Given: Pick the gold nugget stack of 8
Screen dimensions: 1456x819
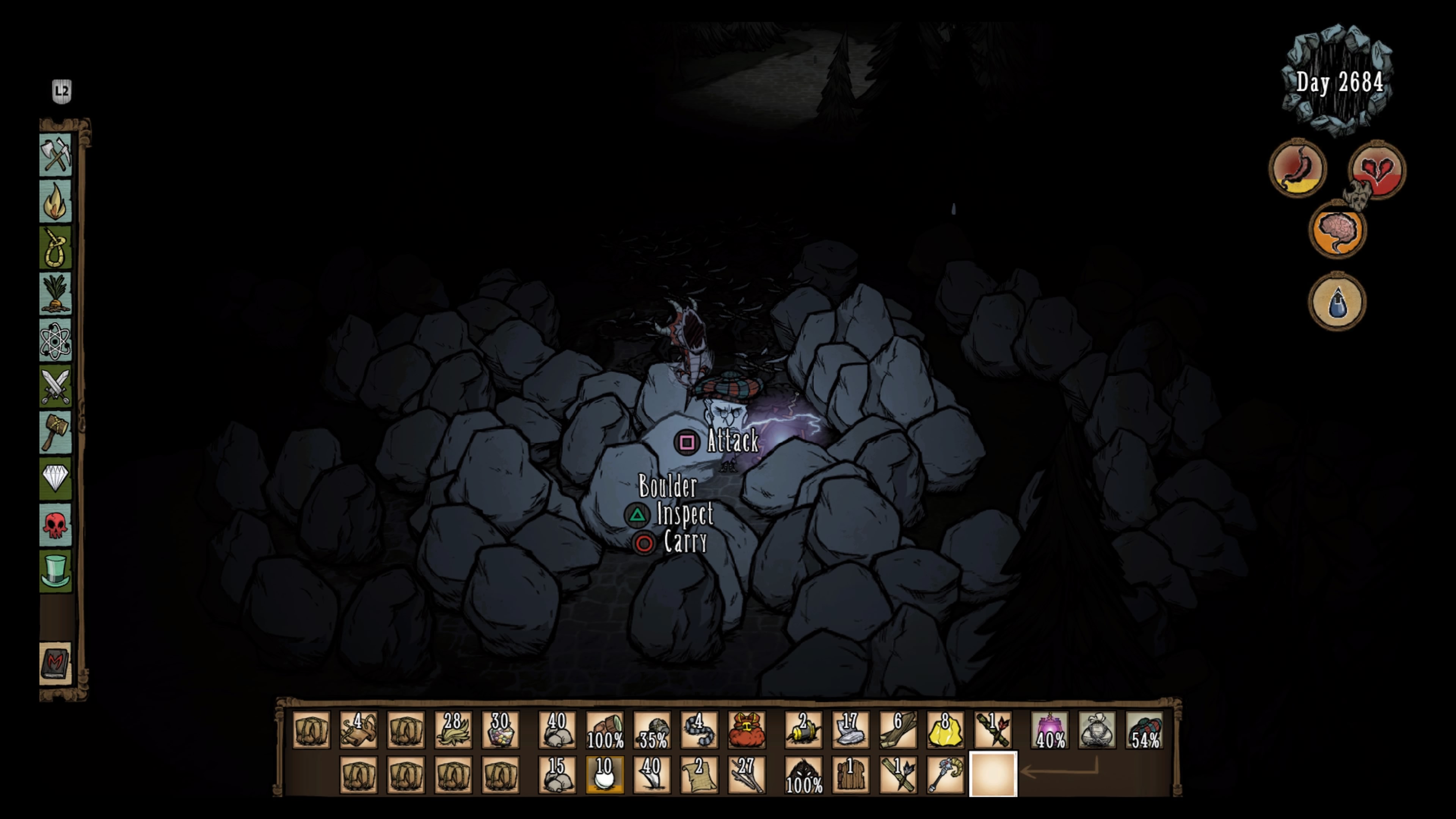Looking at the screenshot, I should (x=945, y=730).
